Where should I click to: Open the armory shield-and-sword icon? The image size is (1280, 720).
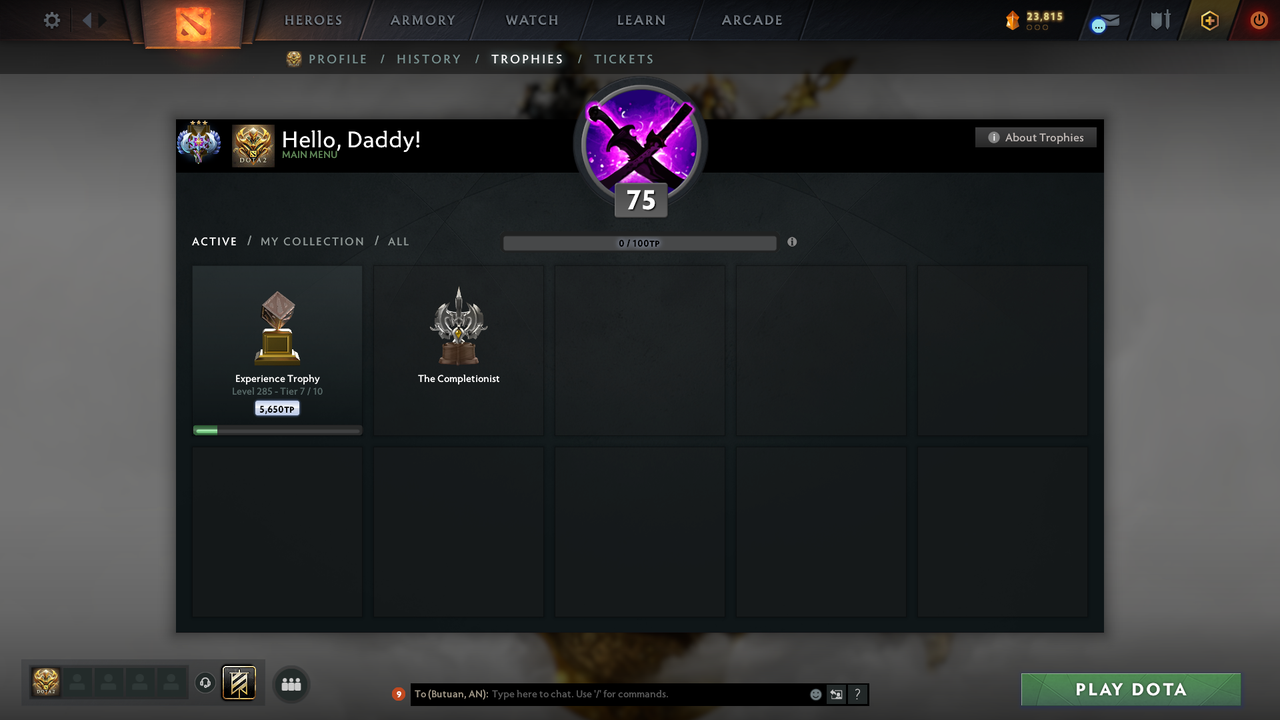(x=1160, y=20)
